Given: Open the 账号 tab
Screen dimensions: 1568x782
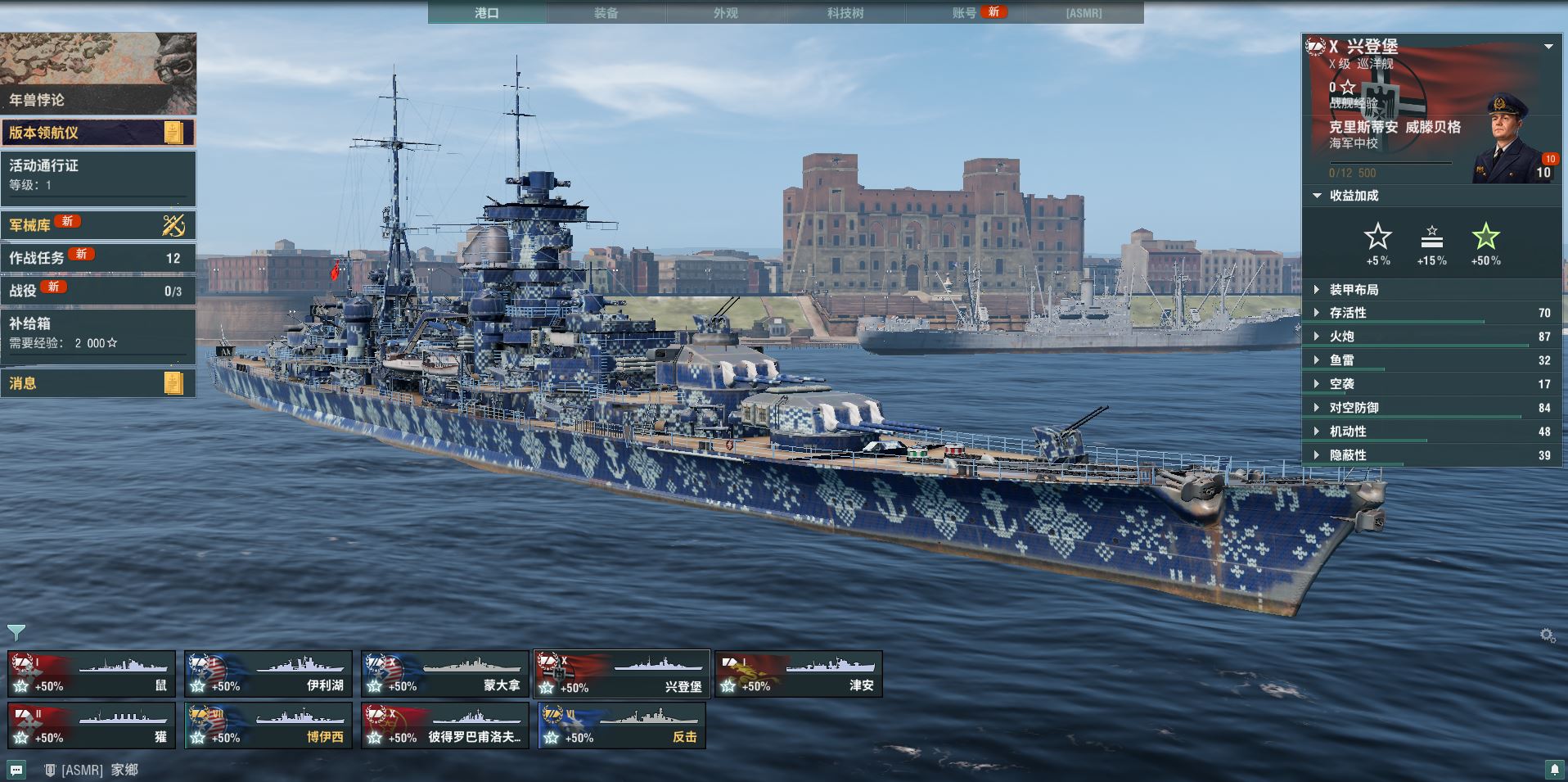Looking at the screenshot, I should pos(966,12).
